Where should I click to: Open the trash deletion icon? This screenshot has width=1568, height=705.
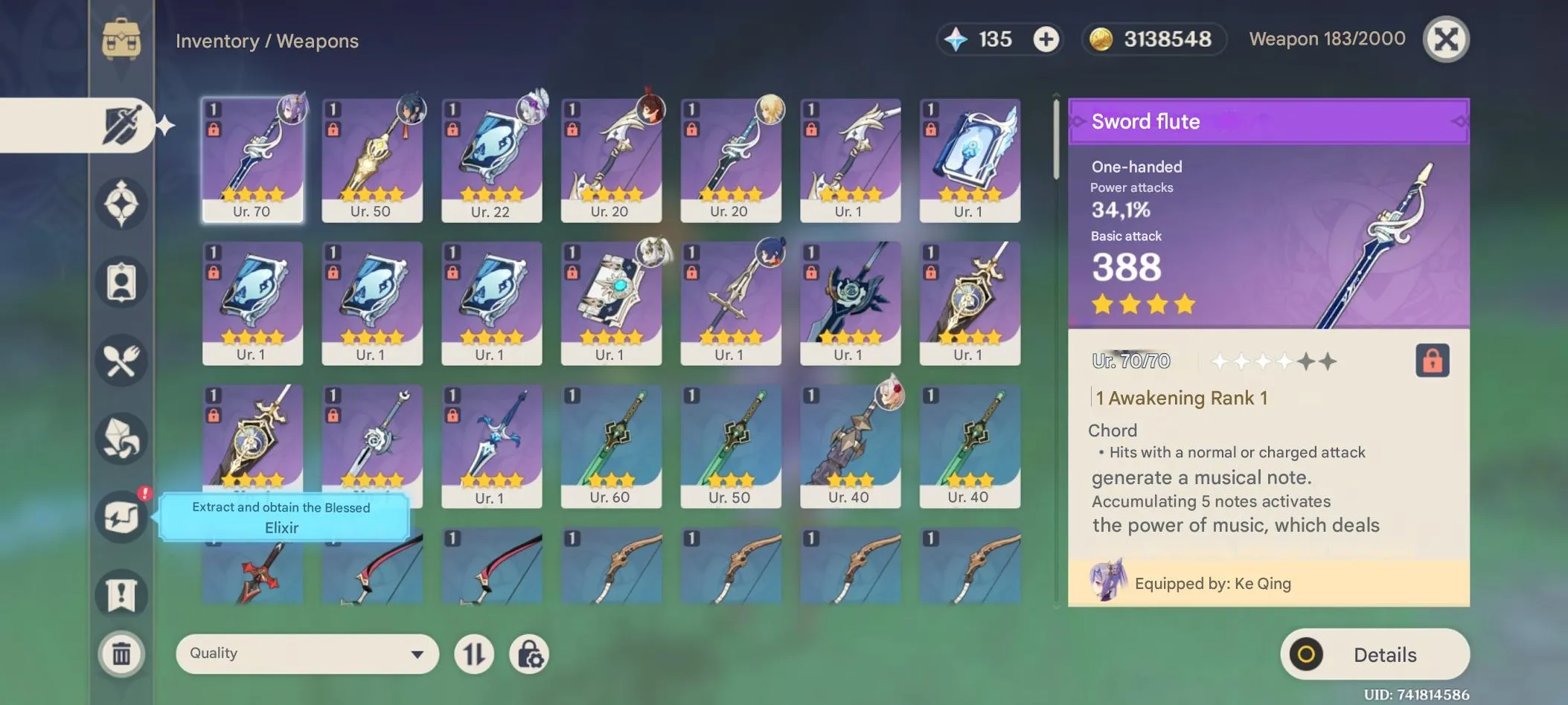tap(123, 654)
